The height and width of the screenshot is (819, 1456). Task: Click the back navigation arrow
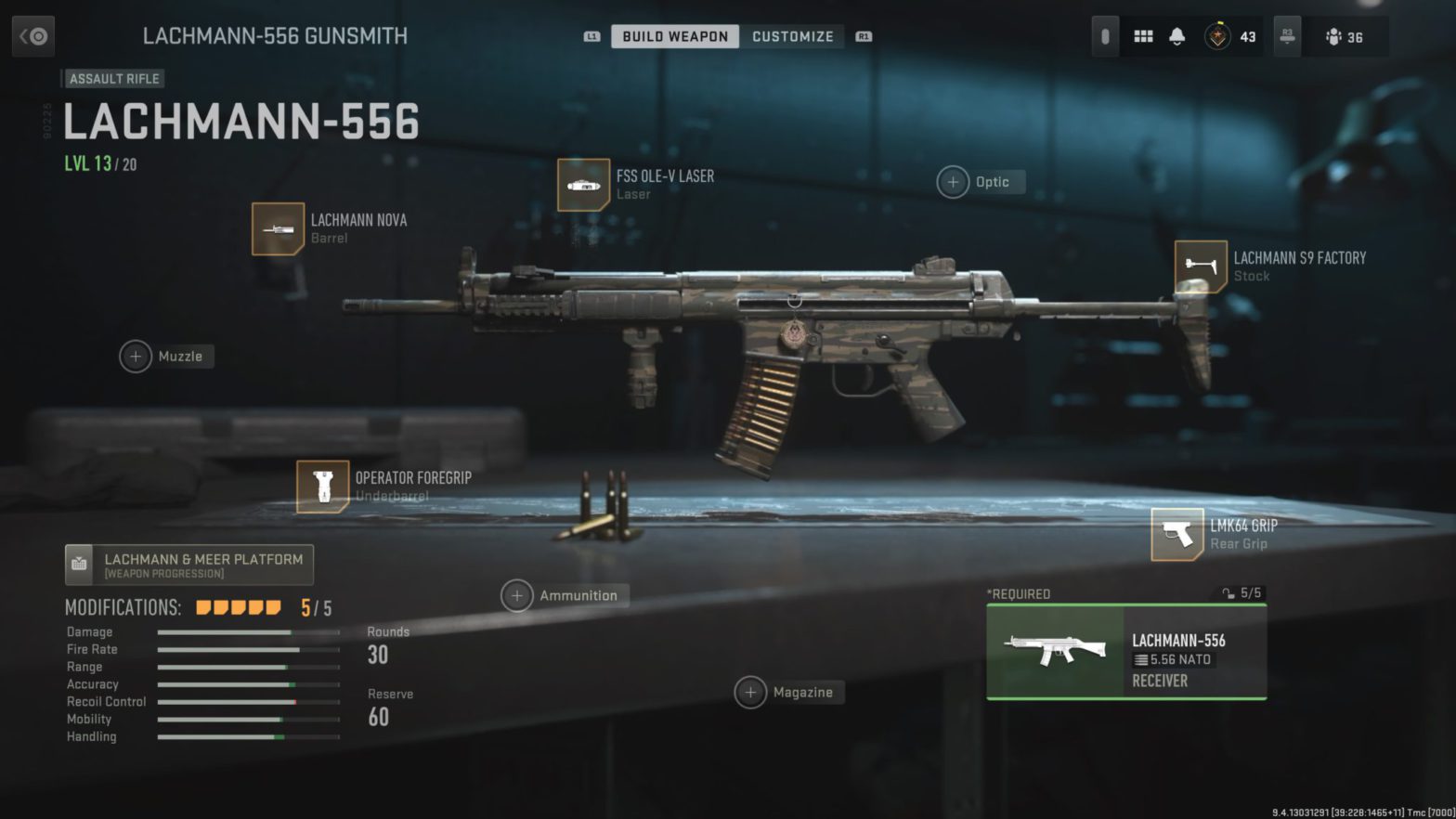click(33, 35)
